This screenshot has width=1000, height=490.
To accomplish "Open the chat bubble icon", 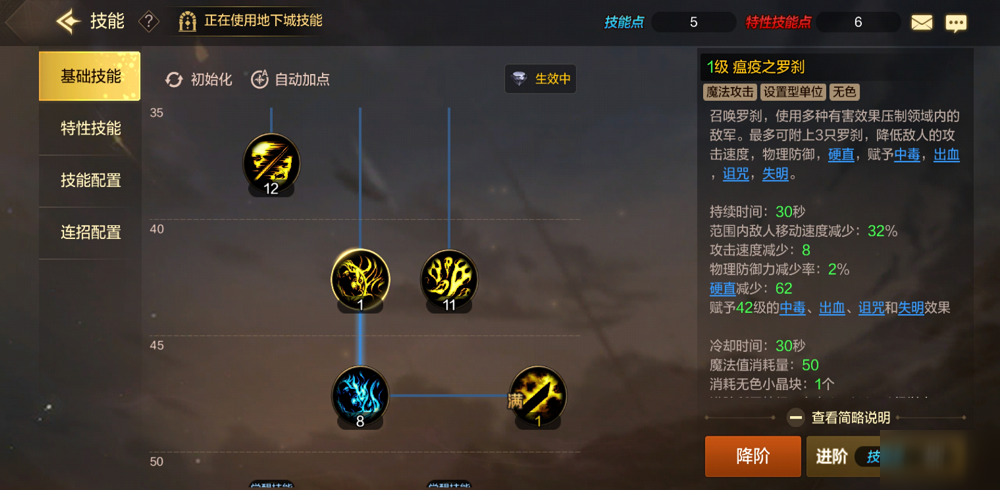I will point(956,22).
